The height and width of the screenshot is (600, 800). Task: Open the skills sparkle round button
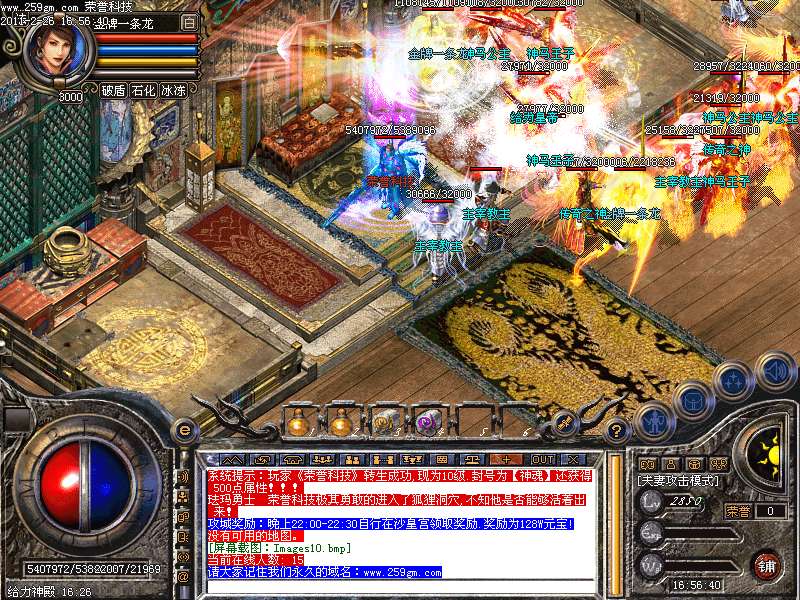733,380
